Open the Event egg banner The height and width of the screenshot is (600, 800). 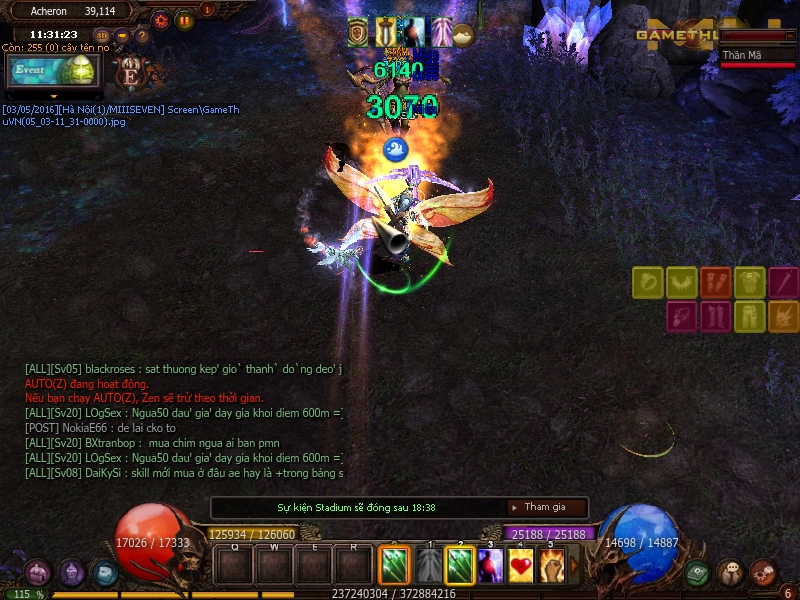point(52,72)
